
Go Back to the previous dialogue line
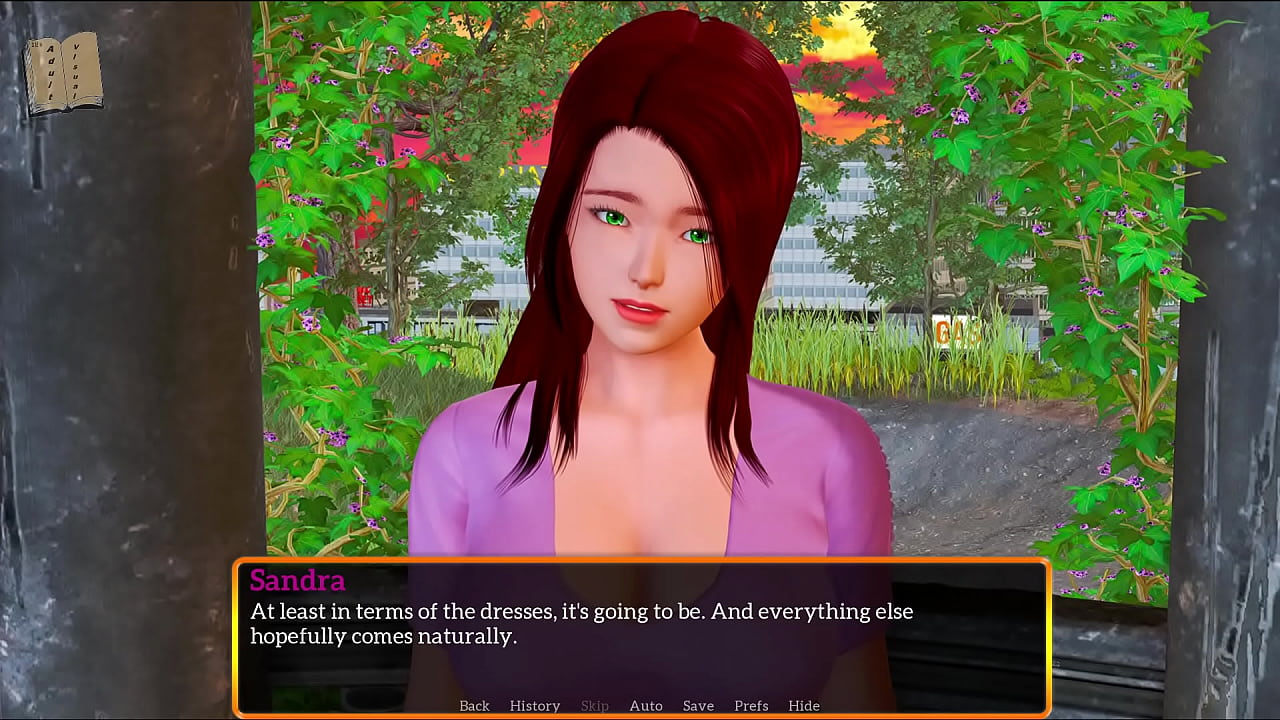point(474,706)
